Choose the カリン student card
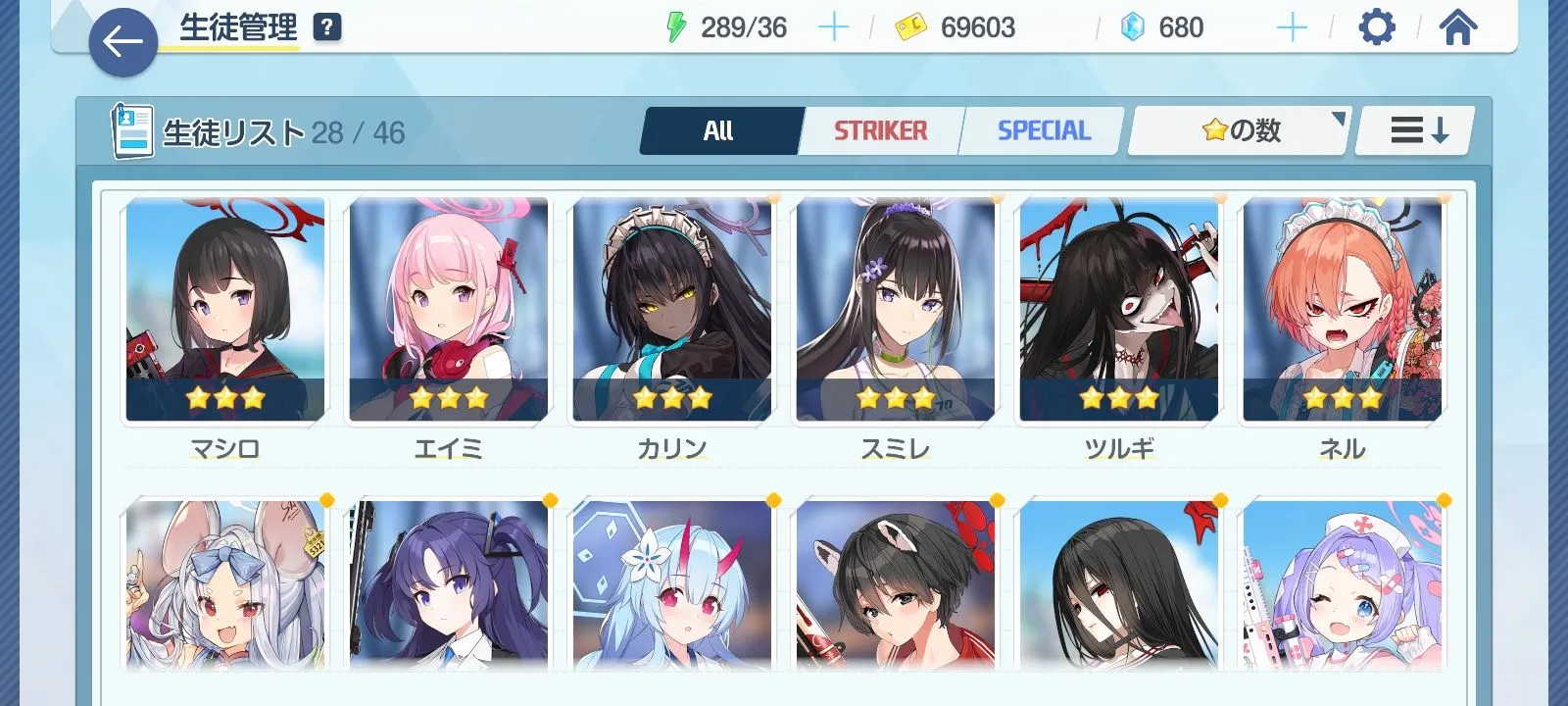Screen dimensions: 1568x706 [672, 310]
